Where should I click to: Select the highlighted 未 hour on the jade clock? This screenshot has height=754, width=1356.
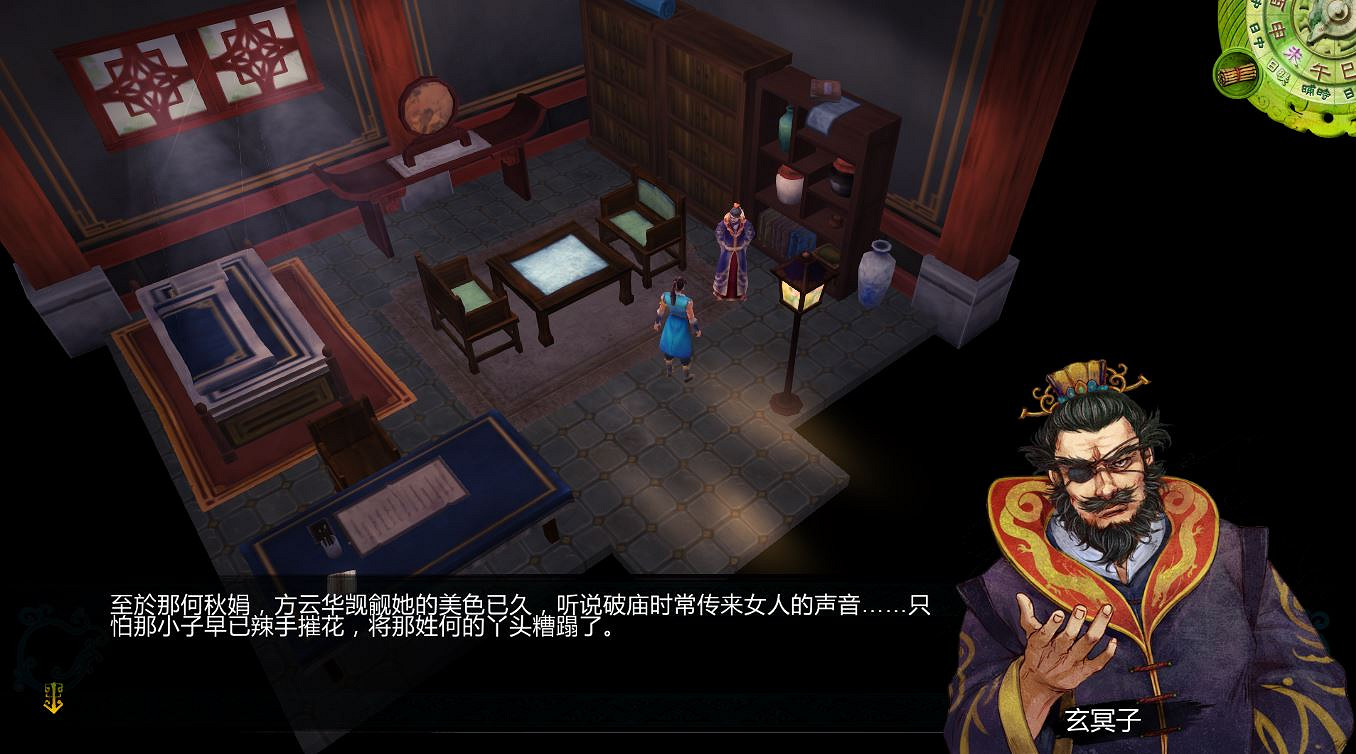(1294, 53)
